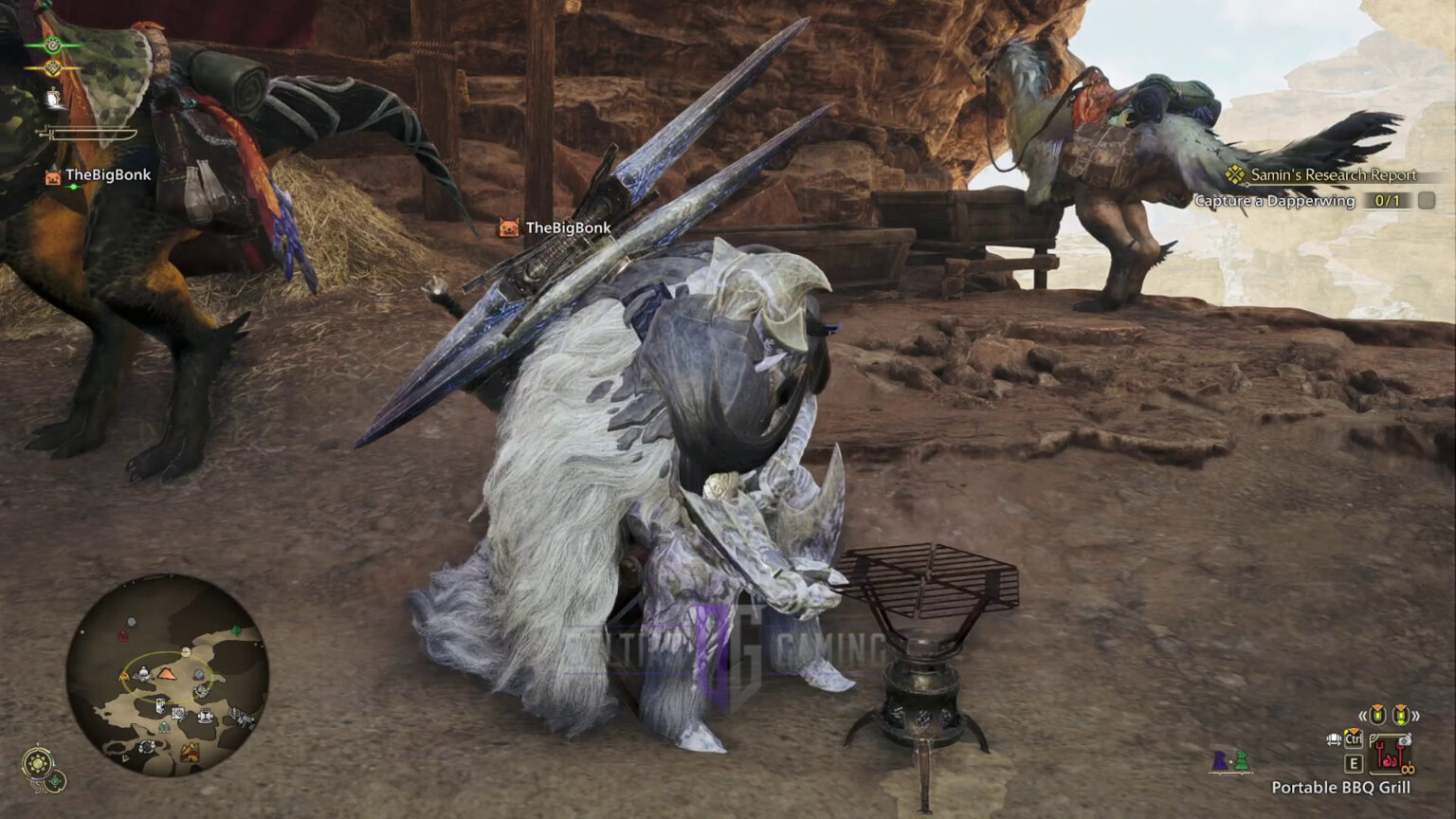Image resolution: width=1456 pixels, height=819 pixels.
Task: Click the Portable BBQ Grill label
Action: (1341, 787)
